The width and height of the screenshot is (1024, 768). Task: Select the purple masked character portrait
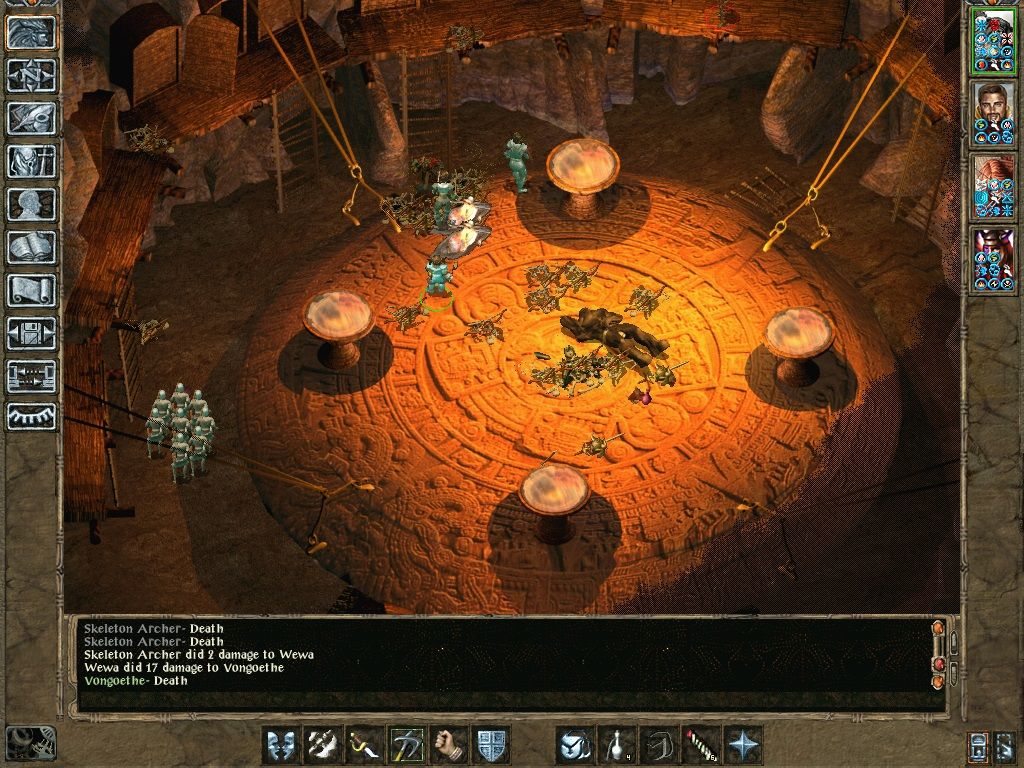993,258
